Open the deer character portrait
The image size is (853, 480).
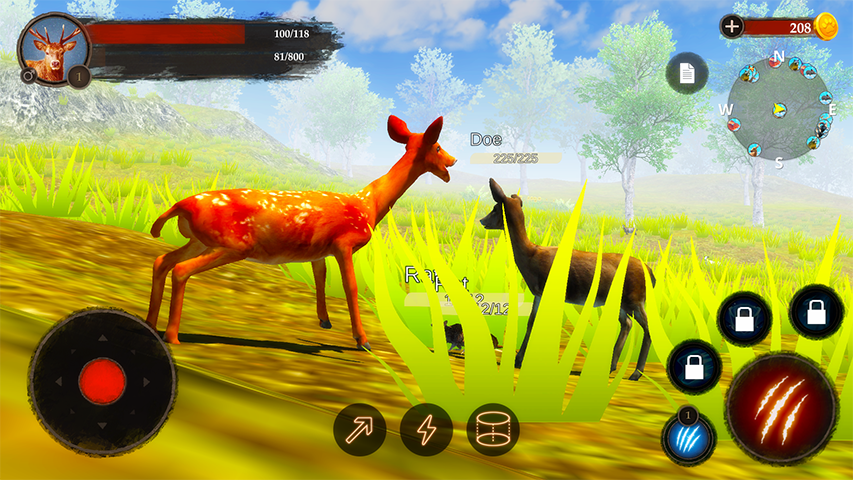[x=54, y=47]
